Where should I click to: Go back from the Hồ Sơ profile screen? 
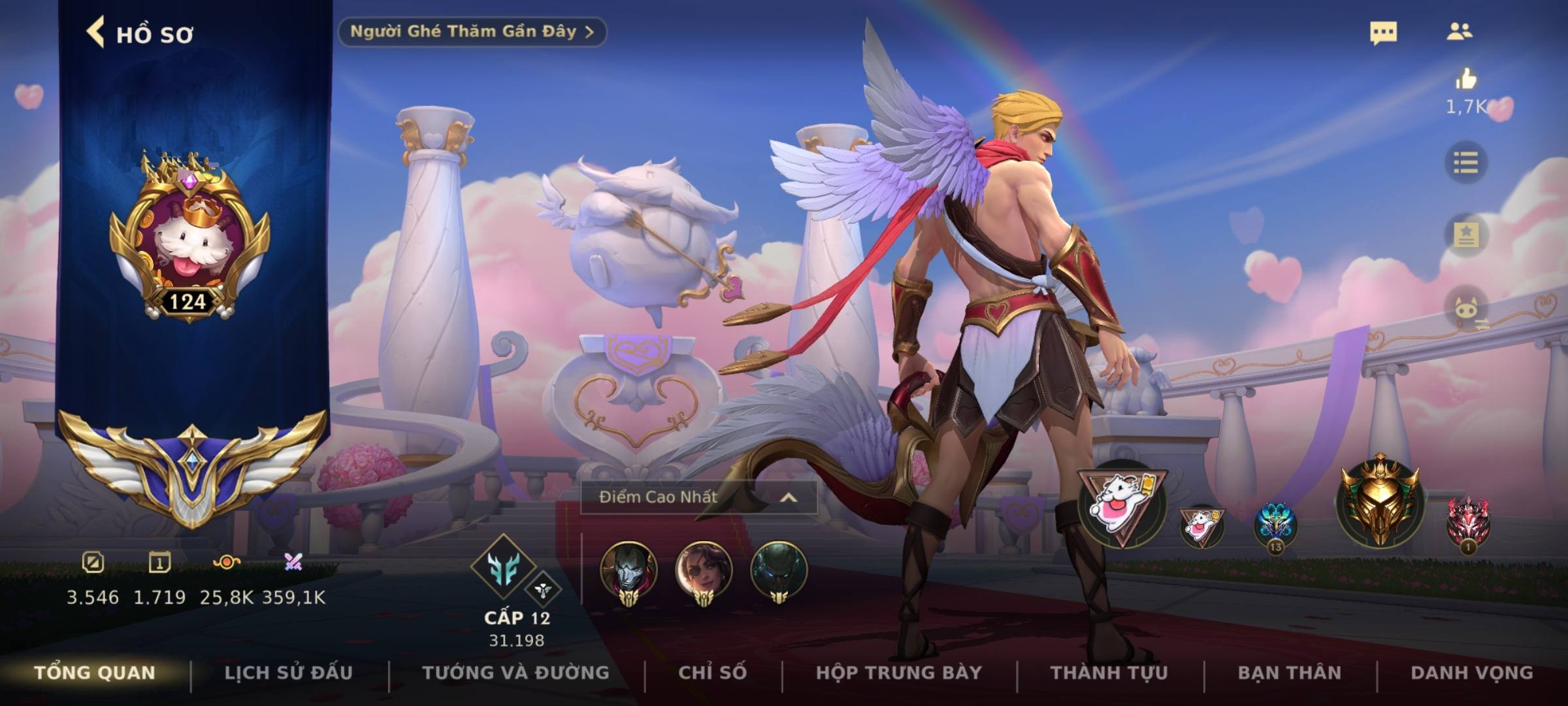96,33
